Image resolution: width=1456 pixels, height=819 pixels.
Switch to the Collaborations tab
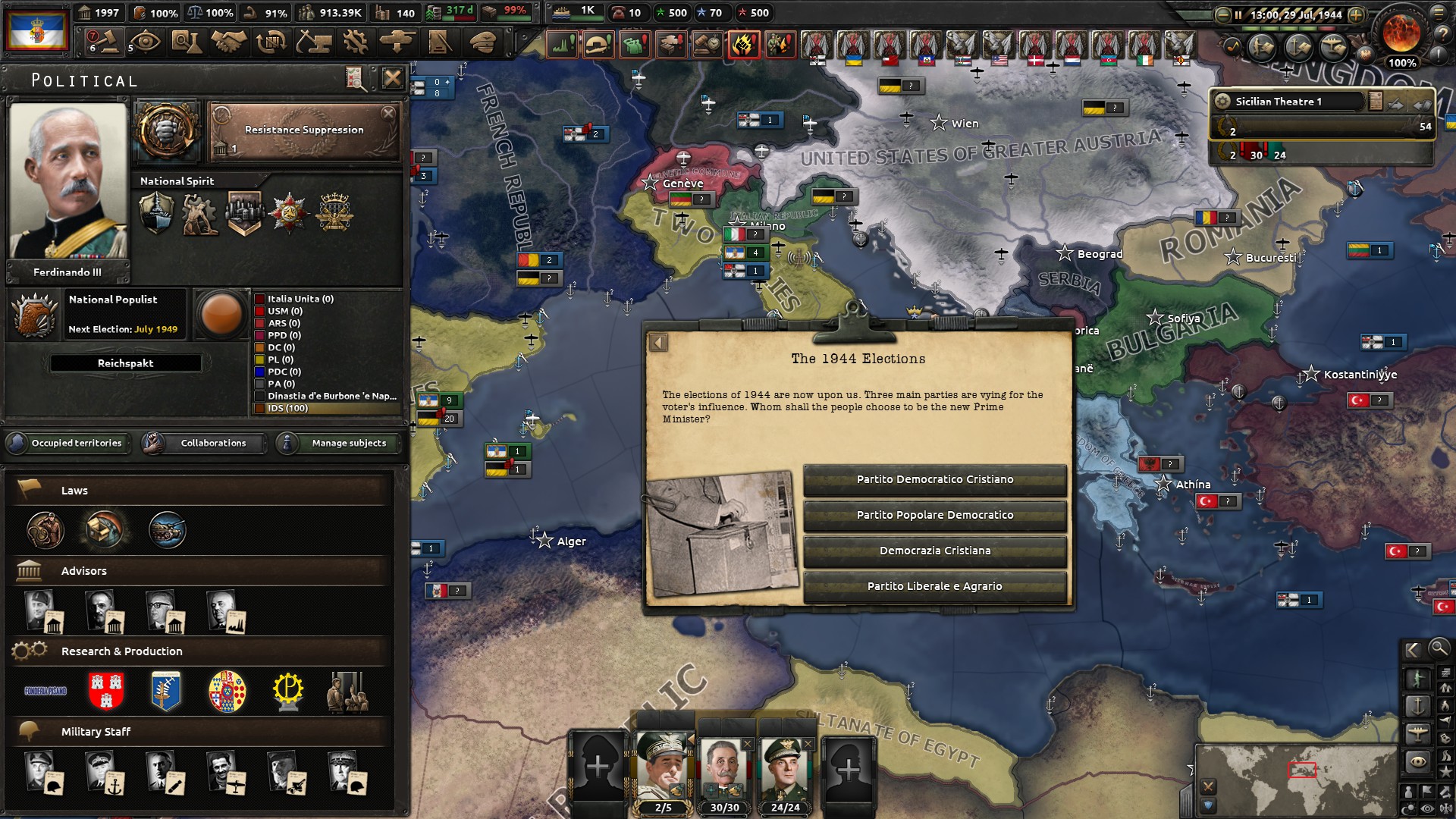click(x=212, y=444)
